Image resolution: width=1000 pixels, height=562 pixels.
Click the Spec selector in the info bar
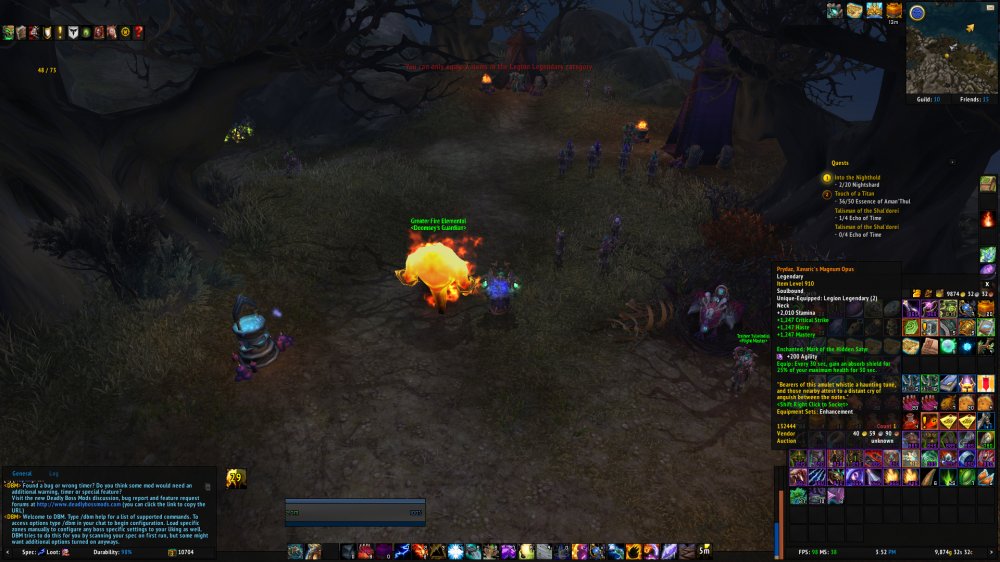click(34, 552)
